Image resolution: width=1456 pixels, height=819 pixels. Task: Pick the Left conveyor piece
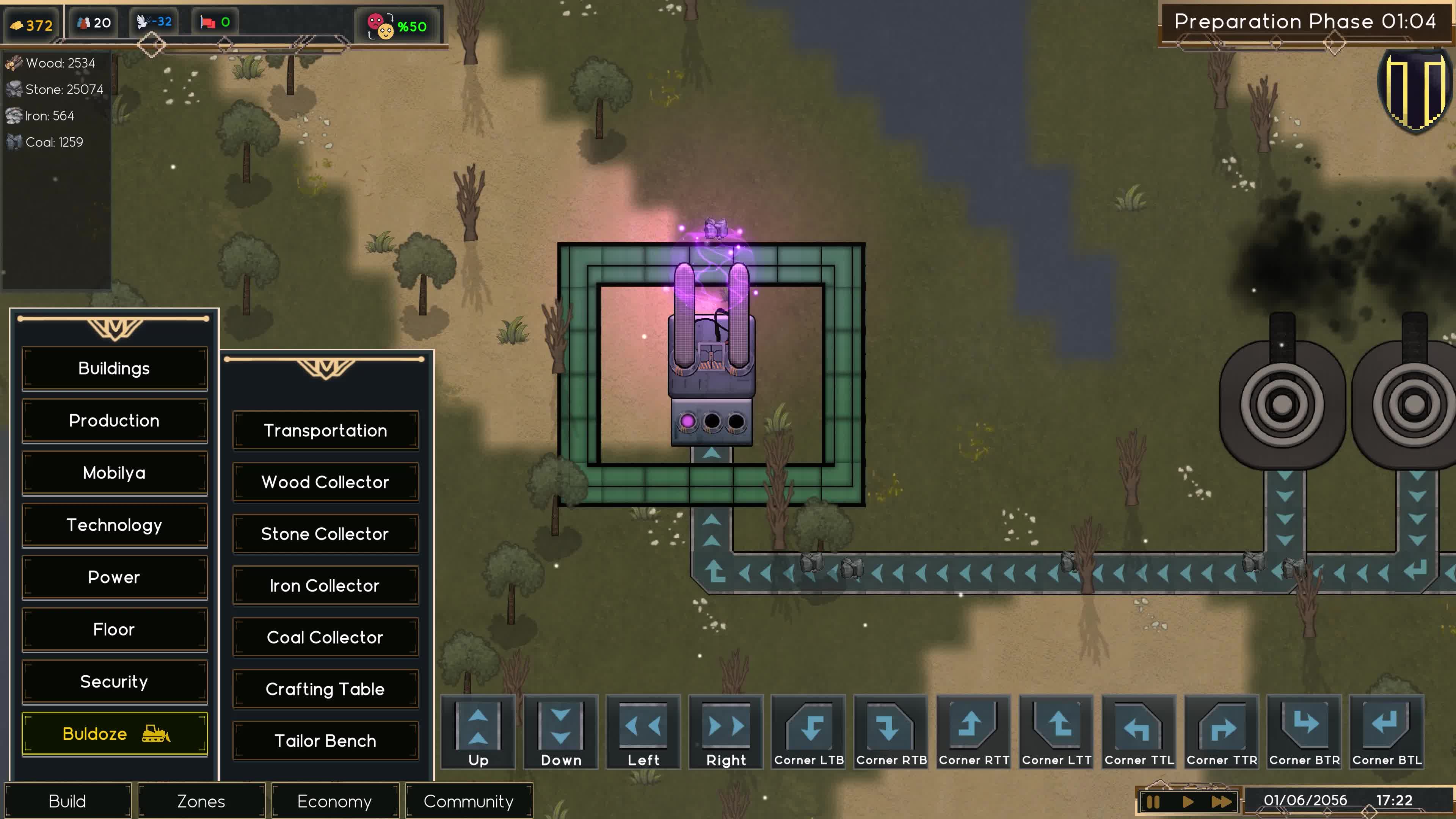pos(643,731)
